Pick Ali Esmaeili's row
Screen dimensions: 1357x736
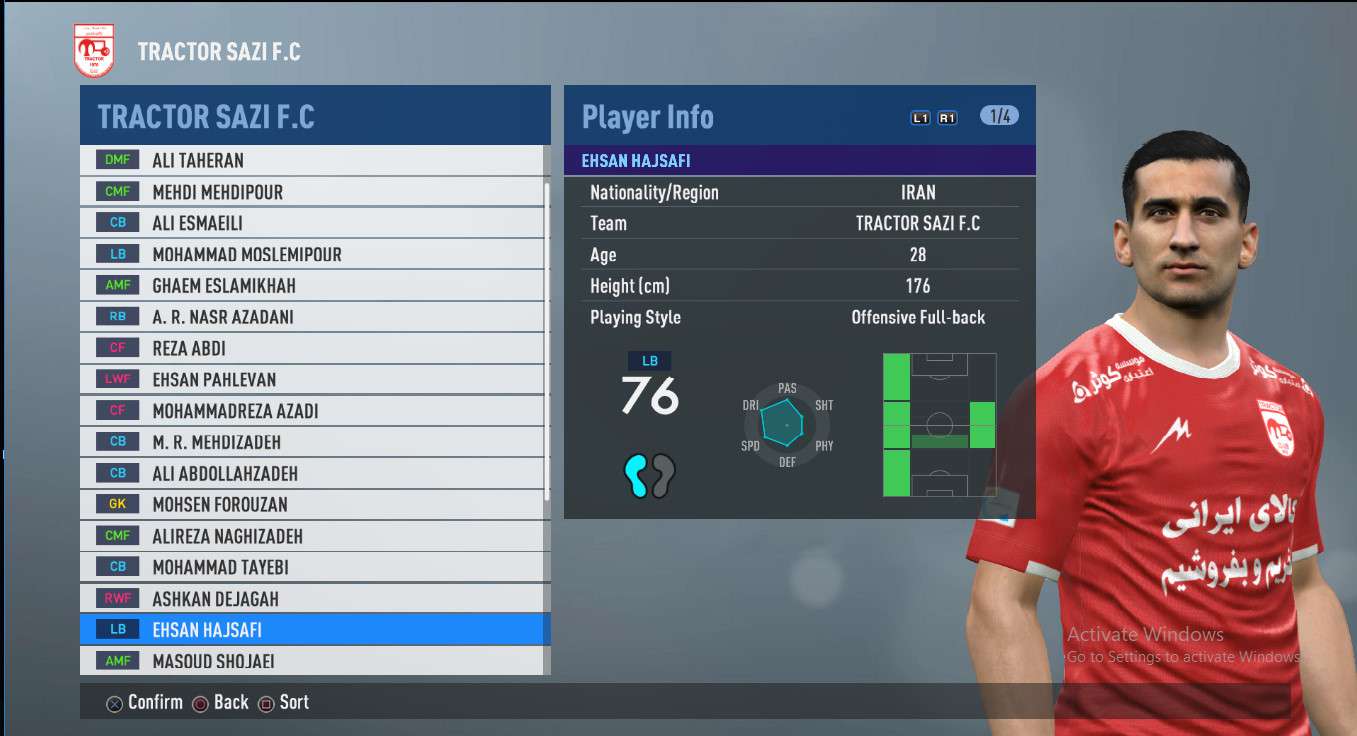click(x=312, y=223)
